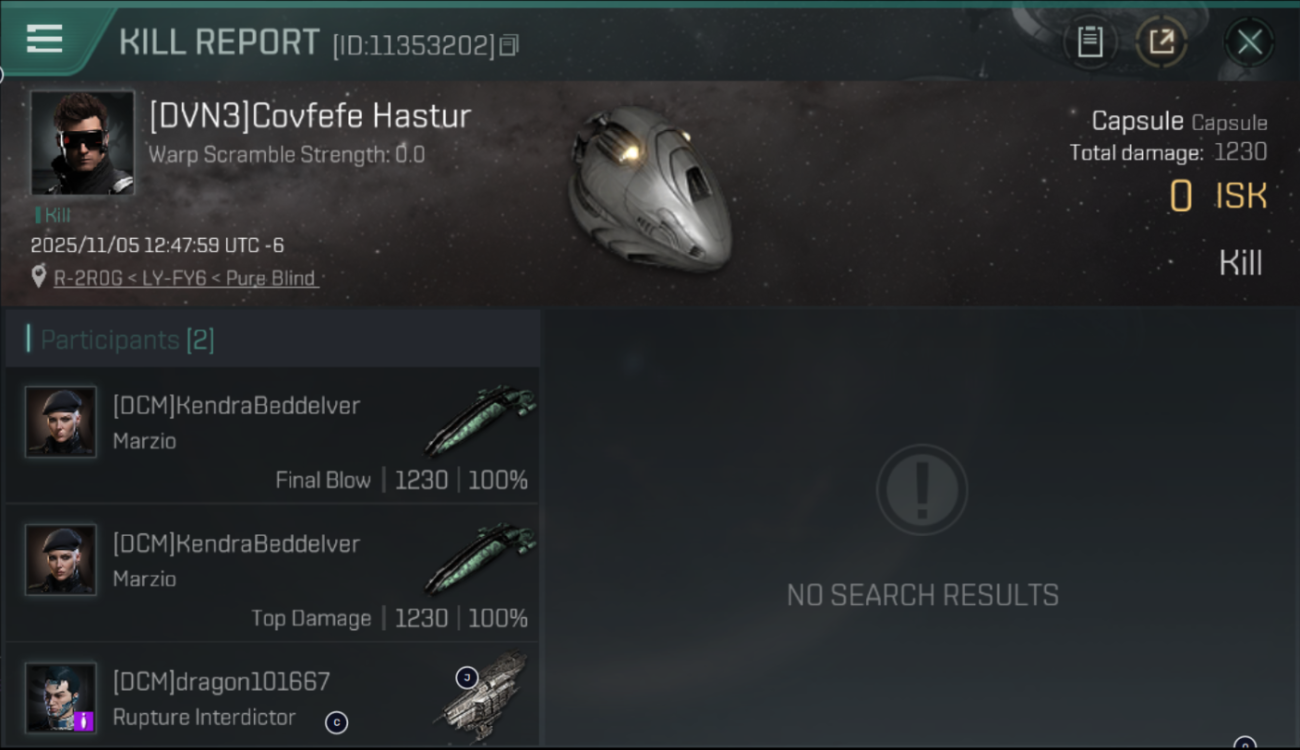Click the Kill label on the right
The width and height of the screenshot is (1300, 750).
1242,262
